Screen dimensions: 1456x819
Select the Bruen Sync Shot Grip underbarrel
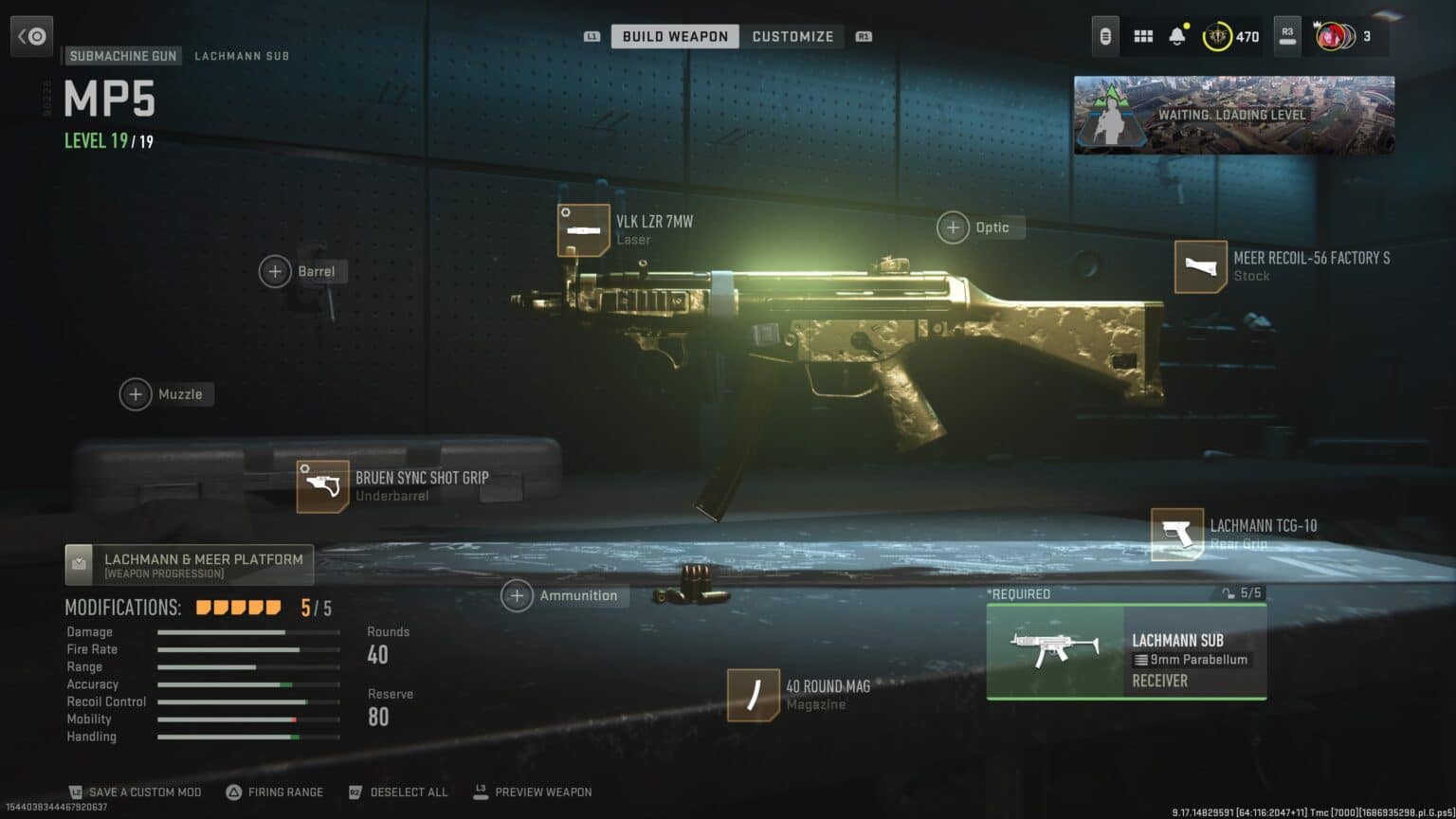tap(322, 486)
